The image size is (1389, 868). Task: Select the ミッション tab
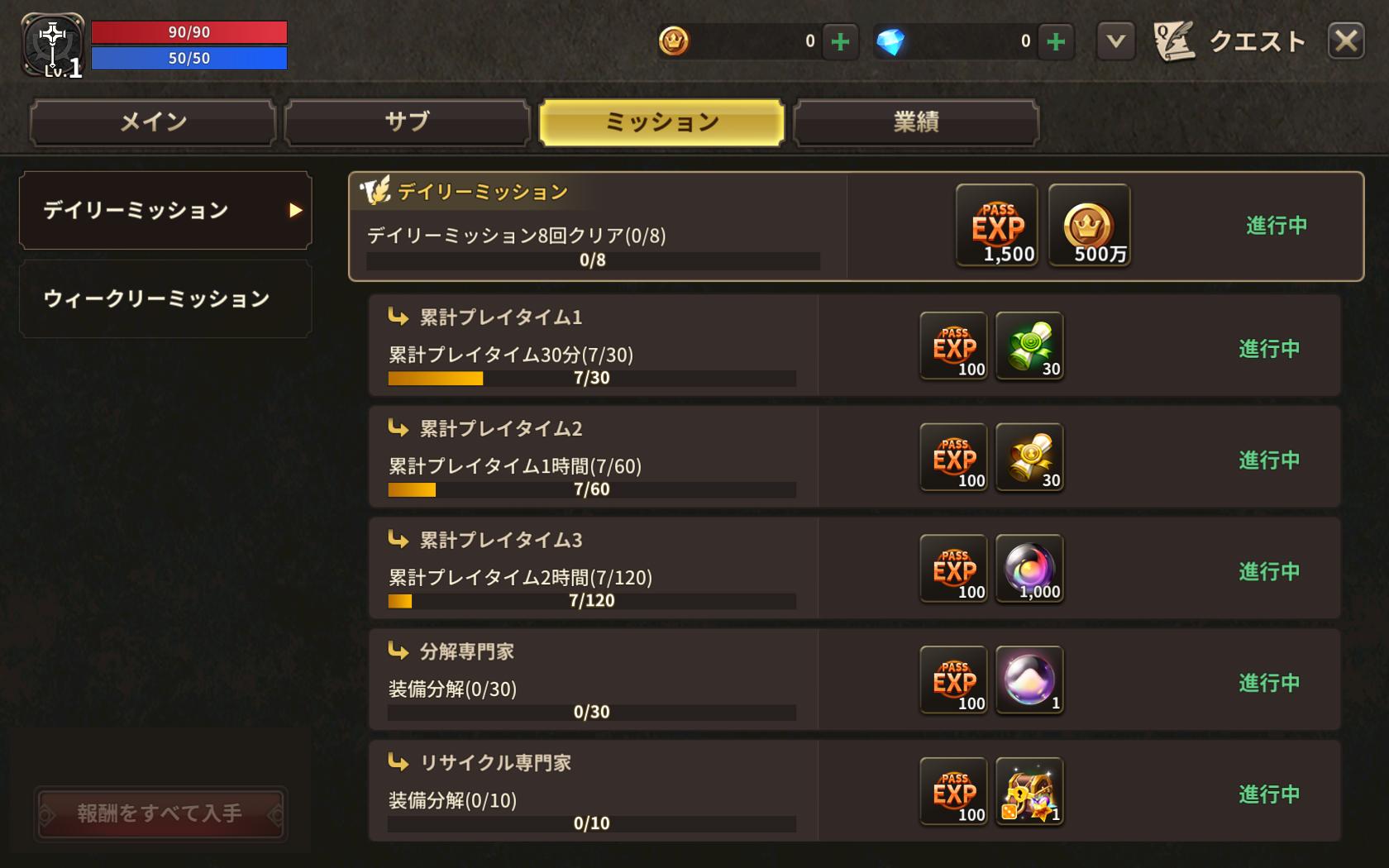pos(661,122)
